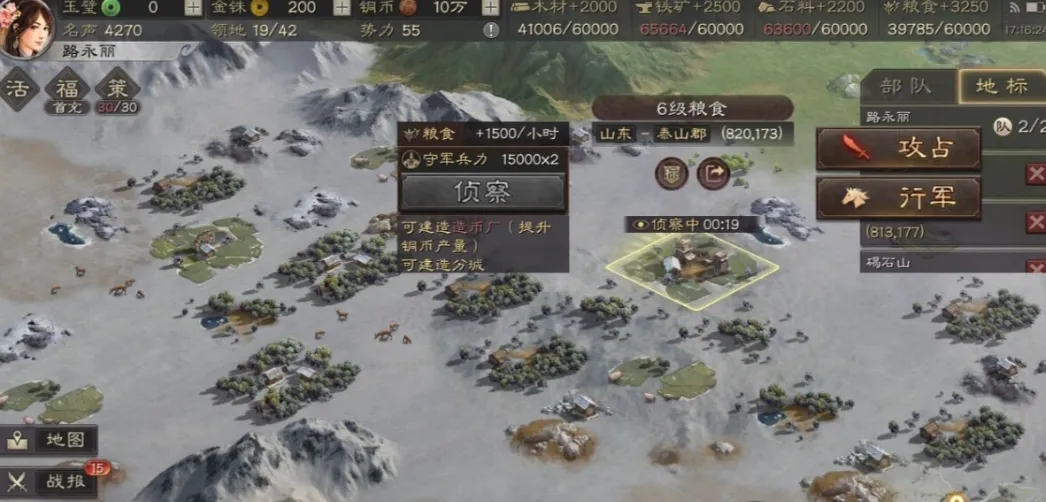Choose 行军 to march troops
Viewport: 1046px width, 502px height.
click(898, 197)
